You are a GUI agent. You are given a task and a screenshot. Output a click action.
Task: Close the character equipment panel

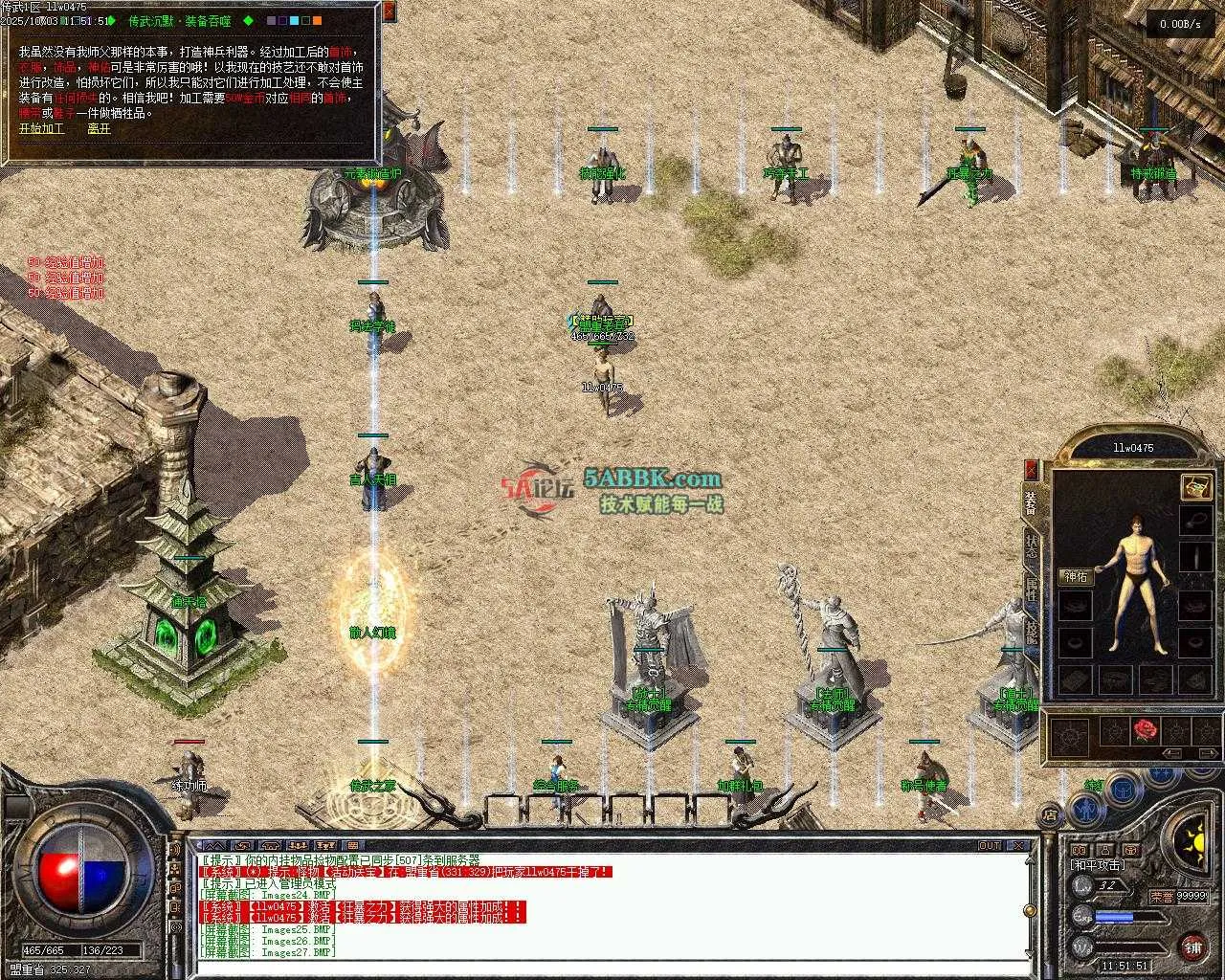coord(1031,469)
